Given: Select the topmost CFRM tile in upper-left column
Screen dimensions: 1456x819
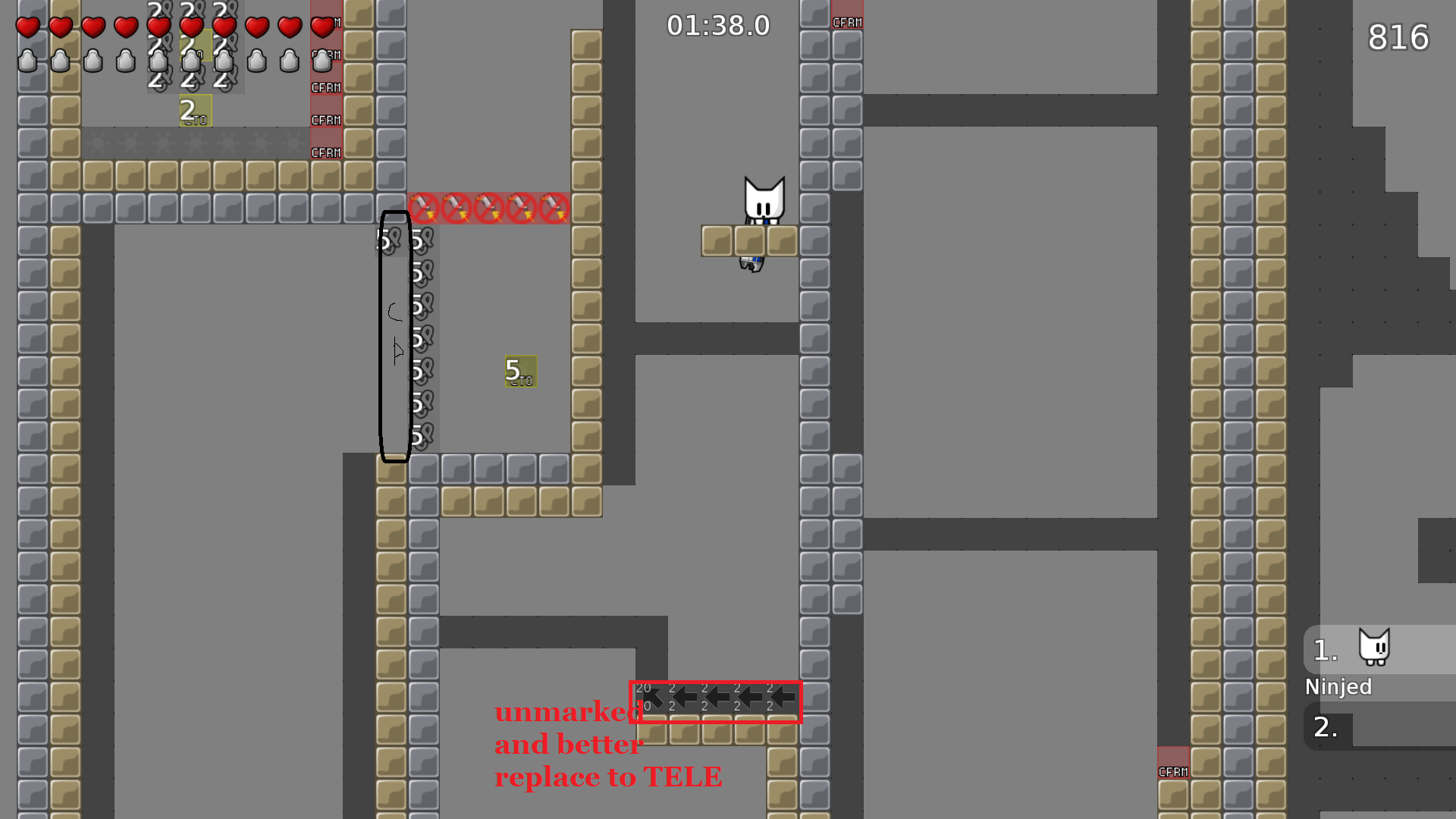Looking at the screenshot, I should pos(326,20).
